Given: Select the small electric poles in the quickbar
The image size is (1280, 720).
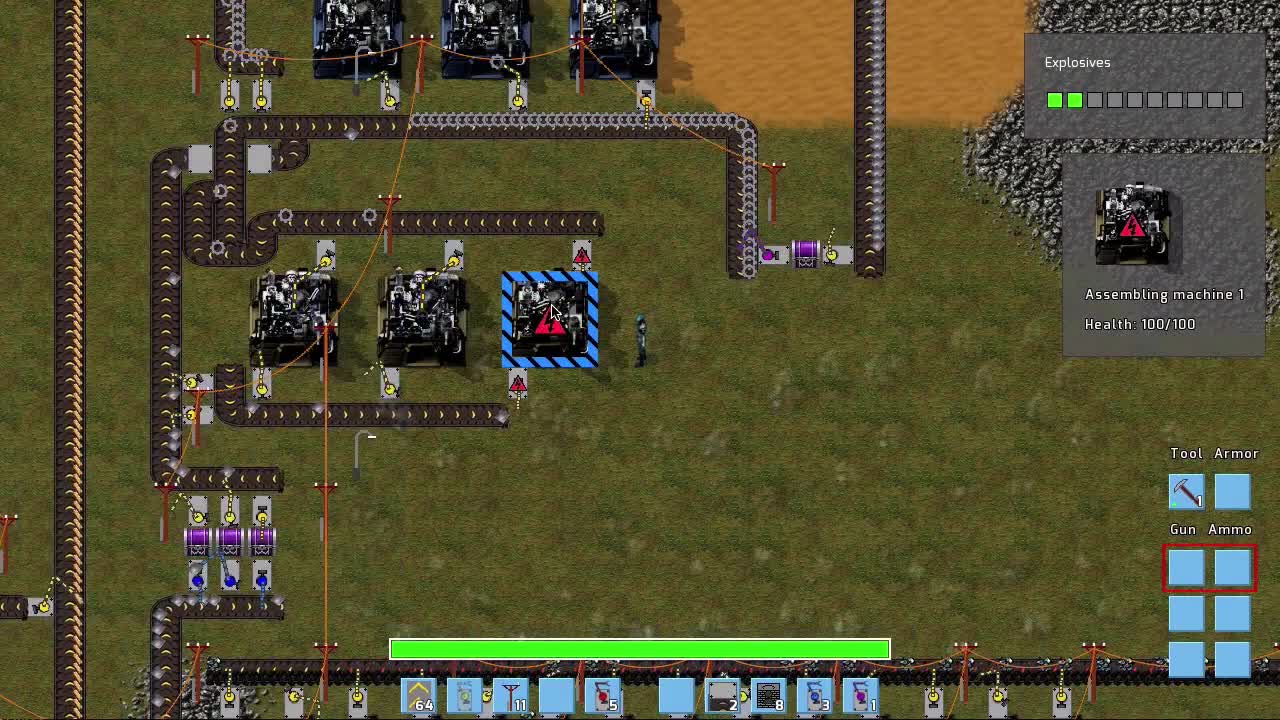Looking at the screenshot, I should coord(510,695).
